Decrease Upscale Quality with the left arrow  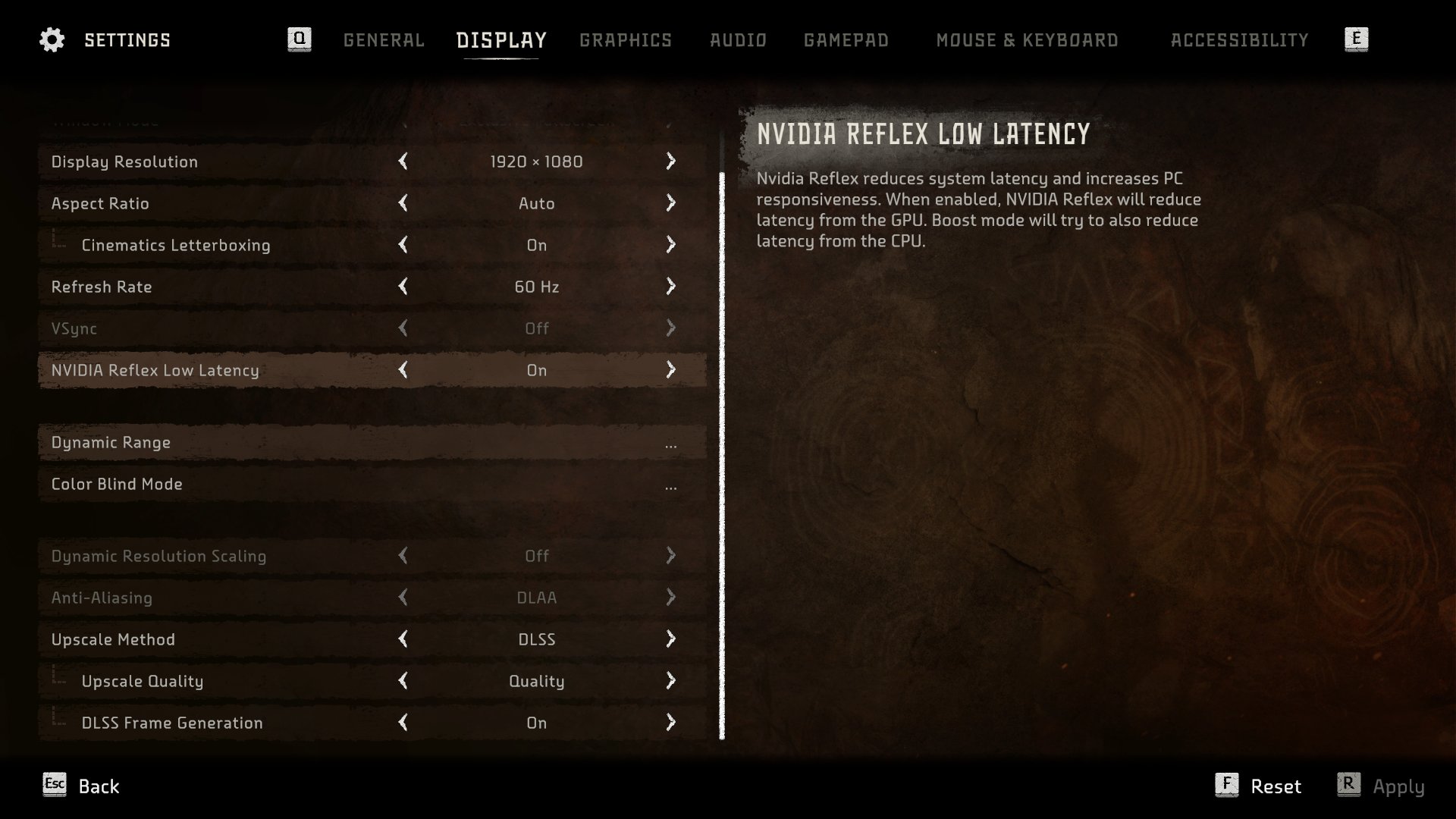pyautogui.click(x=403, y=681)
